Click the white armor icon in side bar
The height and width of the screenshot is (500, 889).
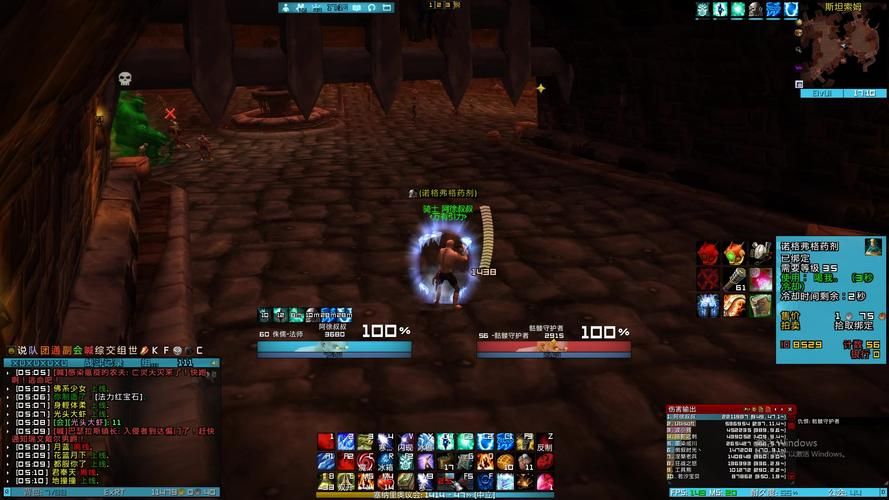(x=709, y=304)
